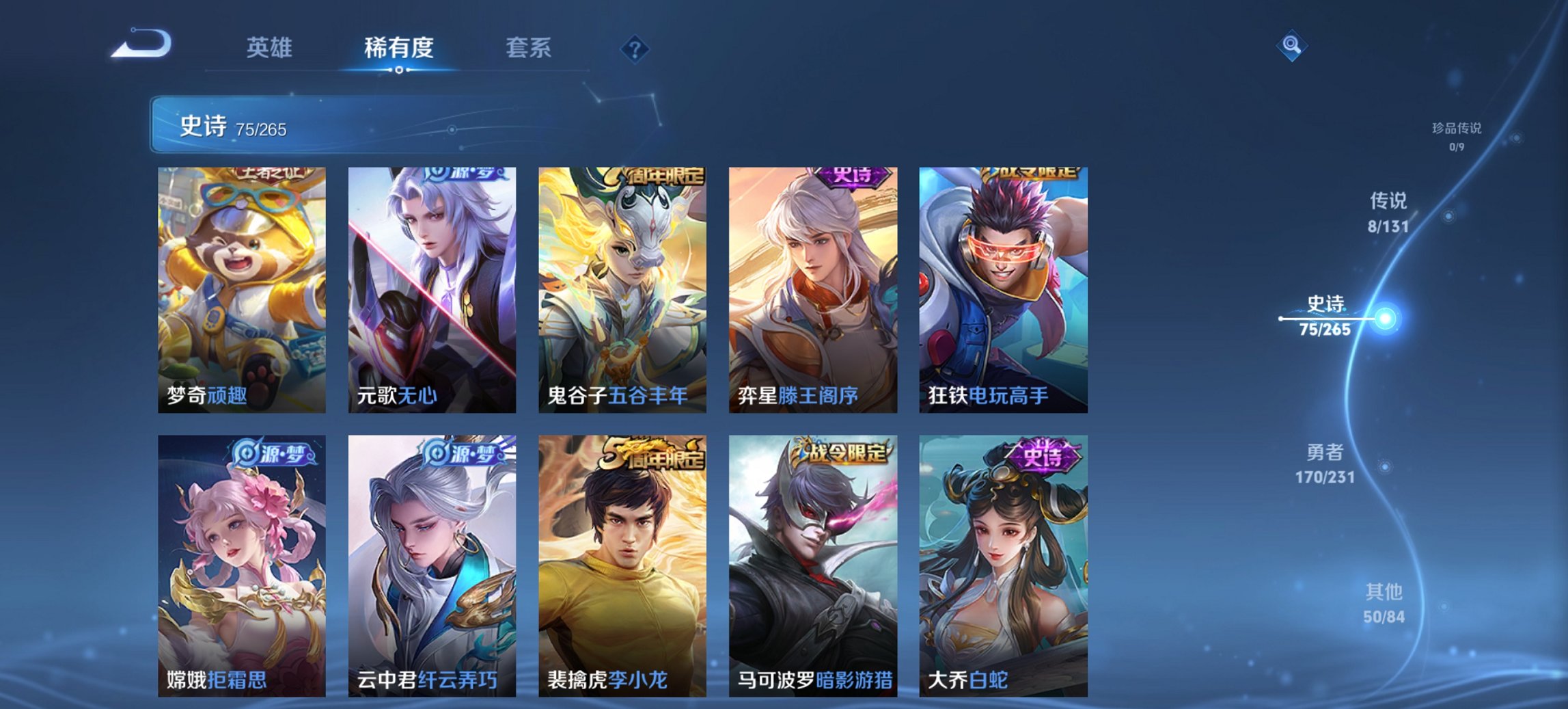Switch to the 英雄 tab
The width and height of the screenshot is (1568, 709).
271,48
